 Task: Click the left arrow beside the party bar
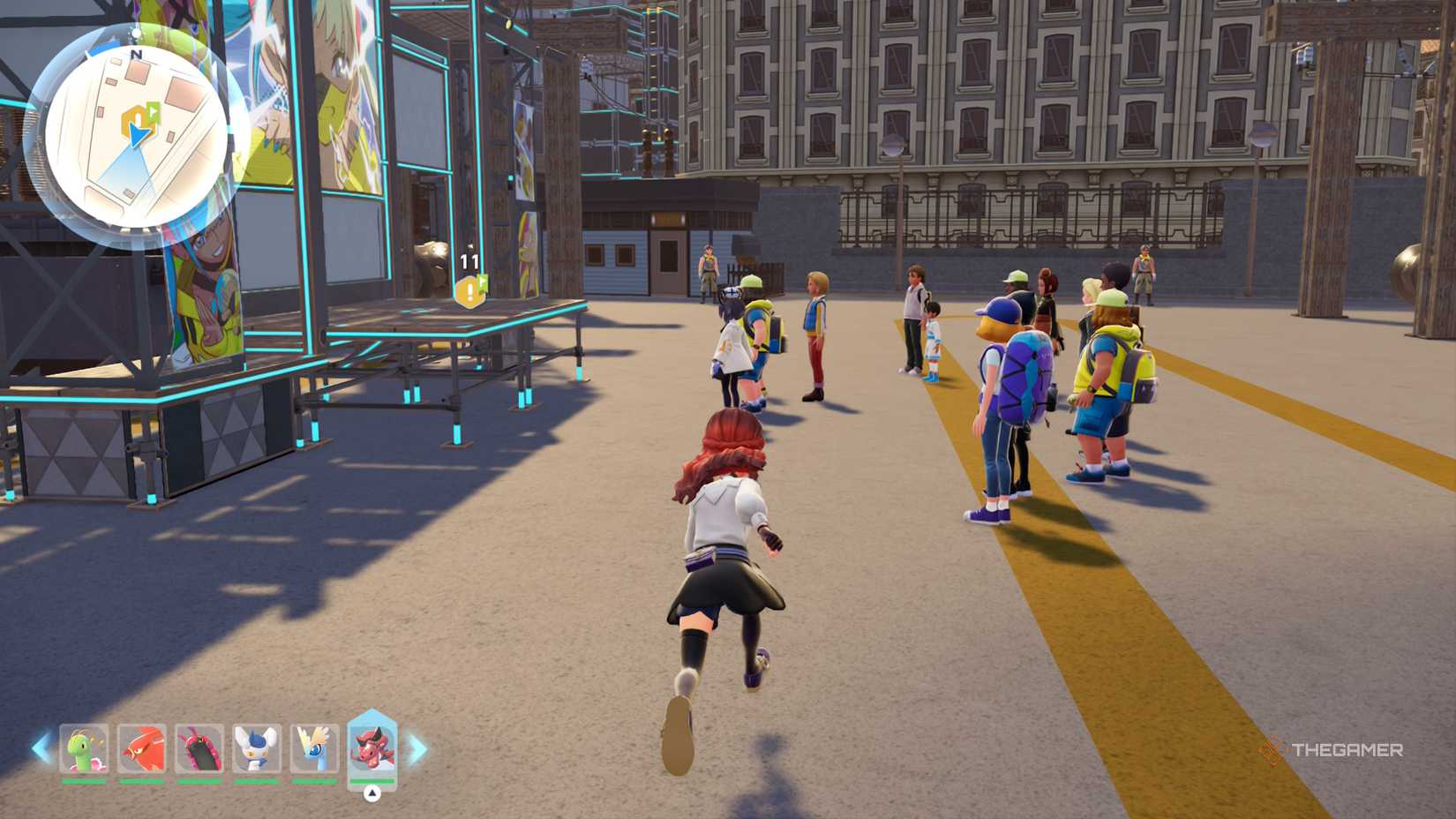(41, 749)
